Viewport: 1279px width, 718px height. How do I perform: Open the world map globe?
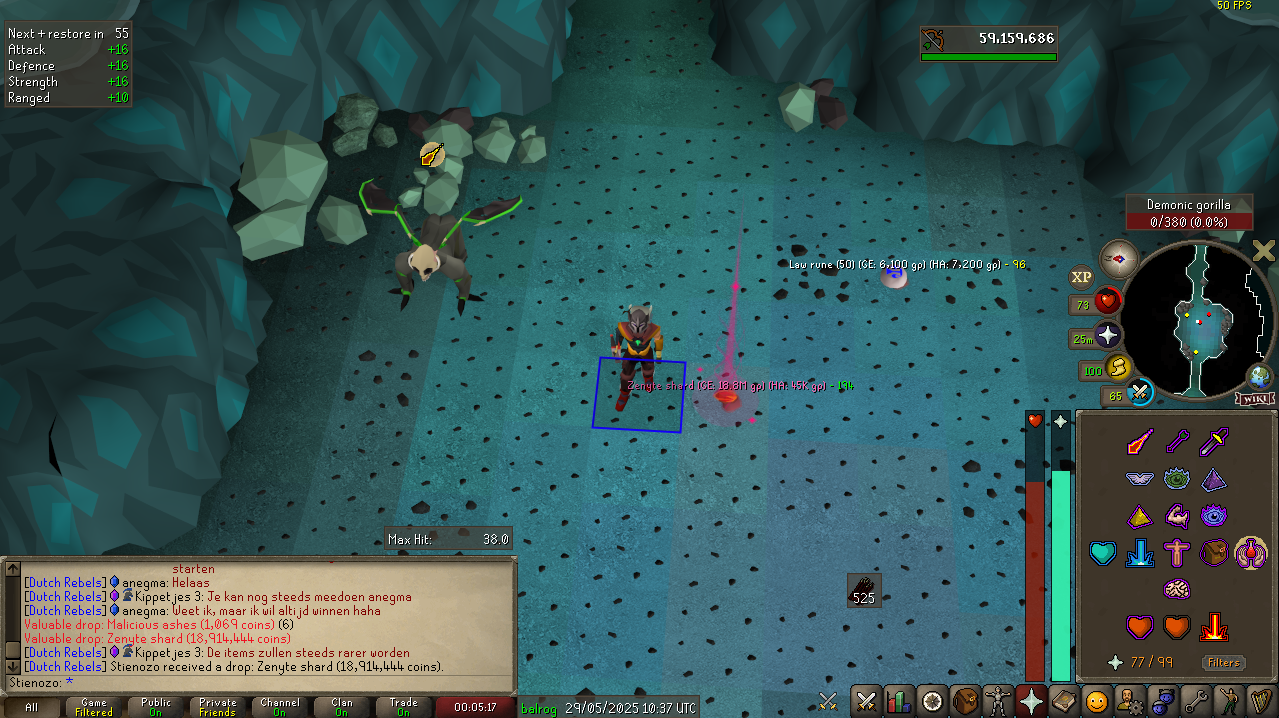pyautogui.click(x=1259, y=378)
